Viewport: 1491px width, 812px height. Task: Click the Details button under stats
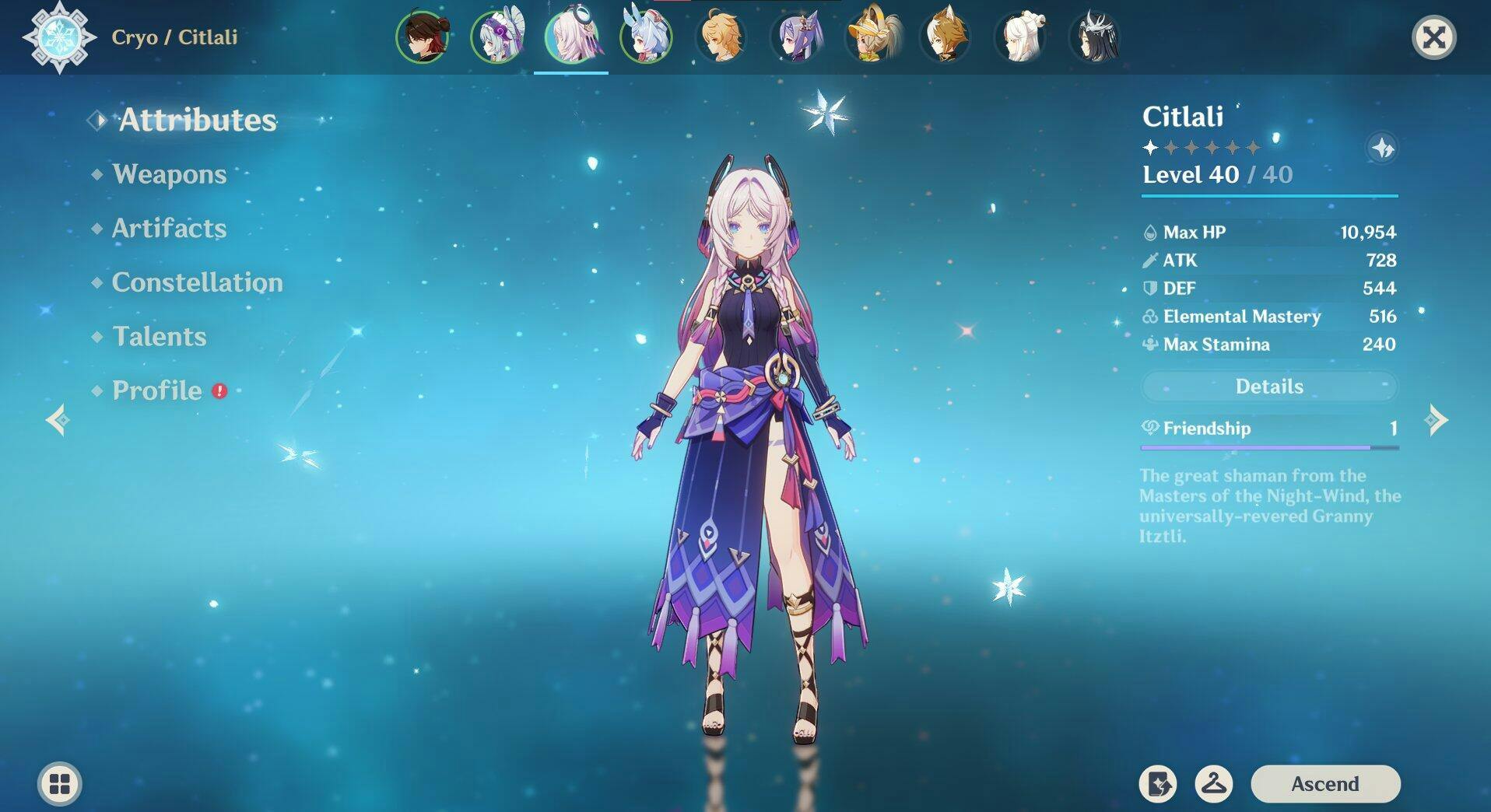(1268, 387)
